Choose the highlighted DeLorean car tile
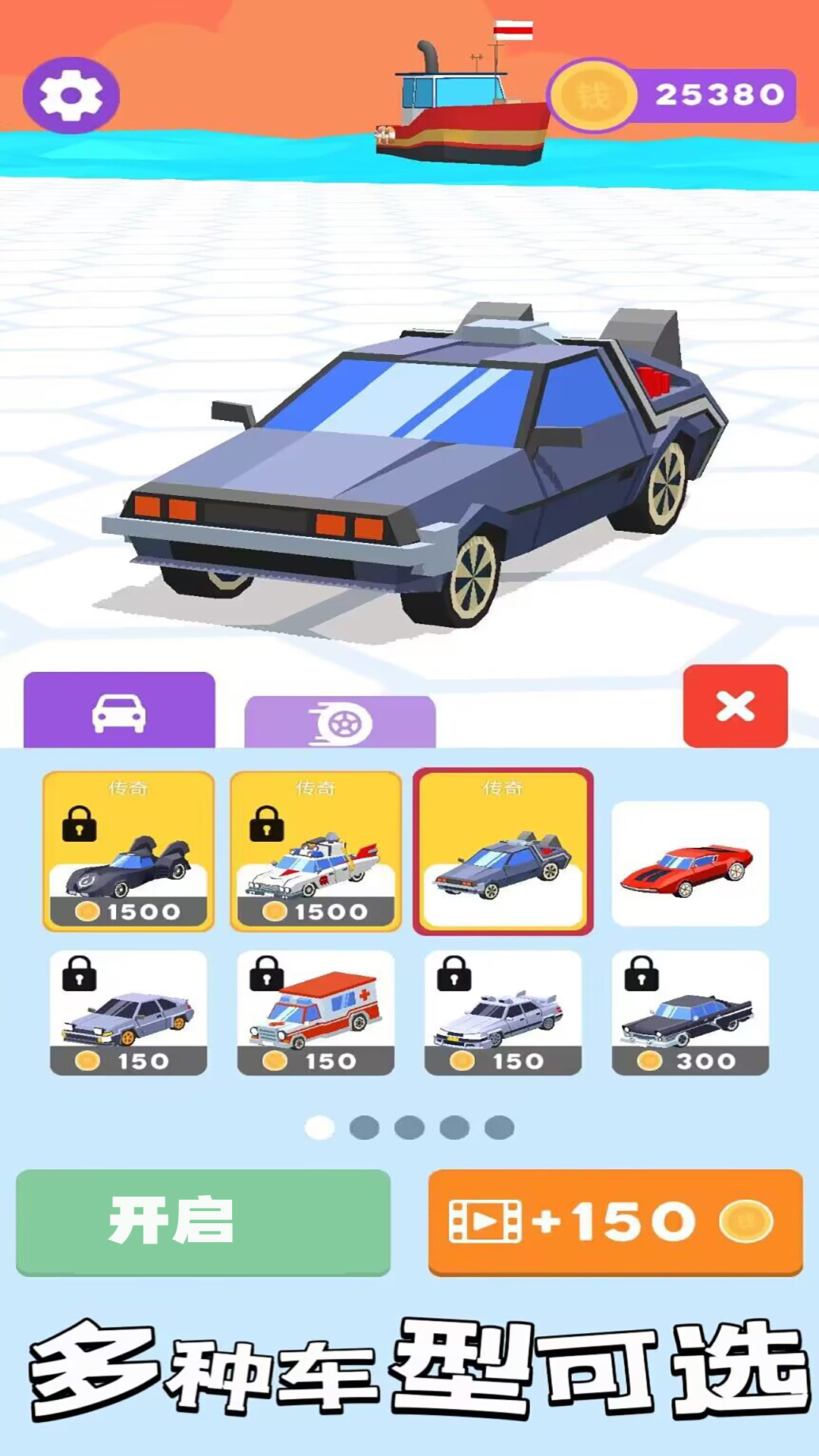This screenshot has width=819, height=1456. [503, 851]
